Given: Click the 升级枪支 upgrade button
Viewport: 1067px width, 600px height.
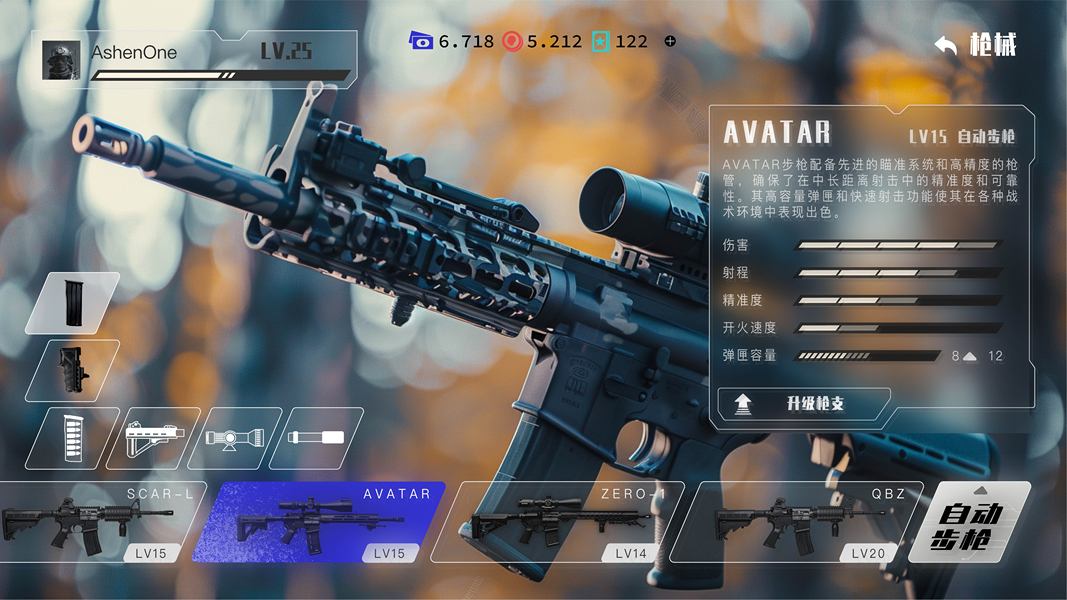Looking at the screenshot, I should pos(803,404).
